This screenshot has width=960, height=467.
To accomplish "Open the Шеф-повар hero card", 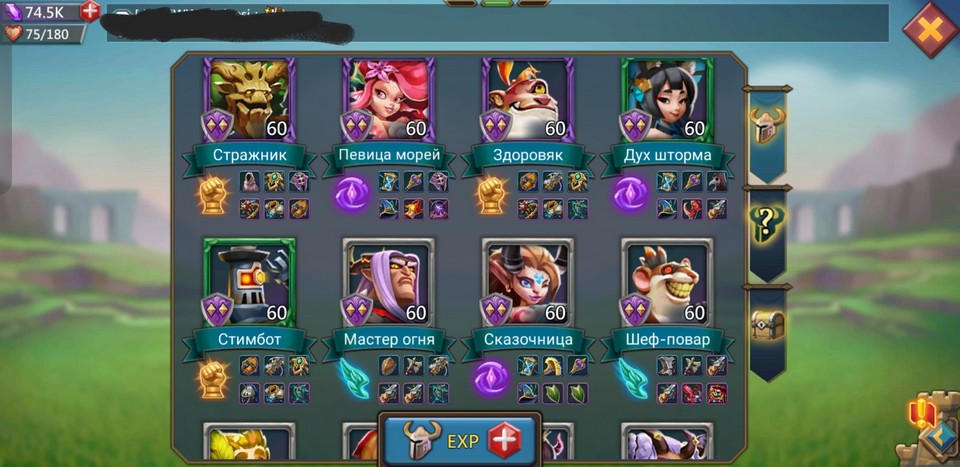I will click(x=667, y=282).
